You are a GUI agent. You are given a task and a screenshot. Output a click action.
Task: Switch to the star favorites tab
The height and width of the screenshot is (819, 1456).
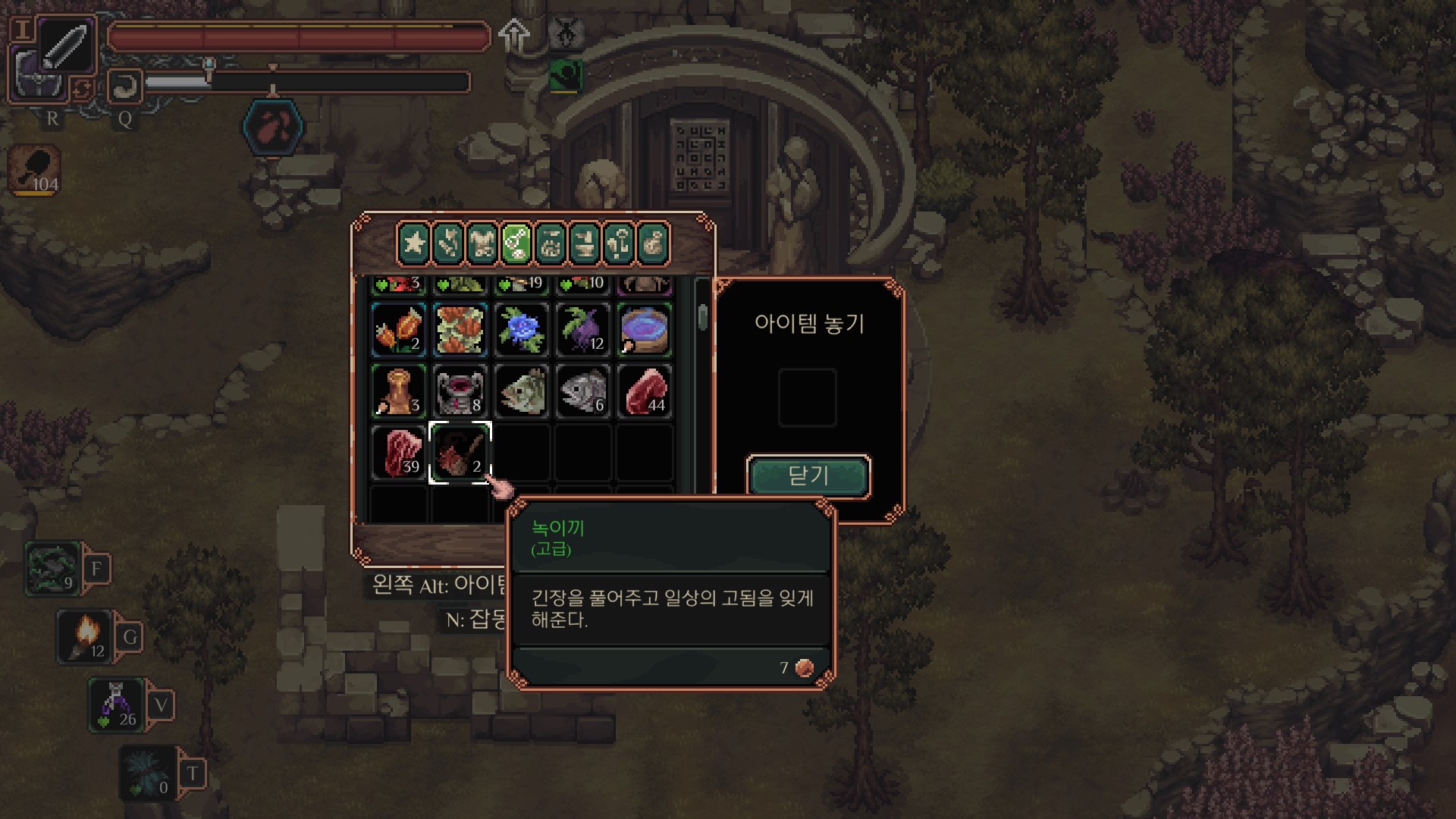[x=414, y=243]
